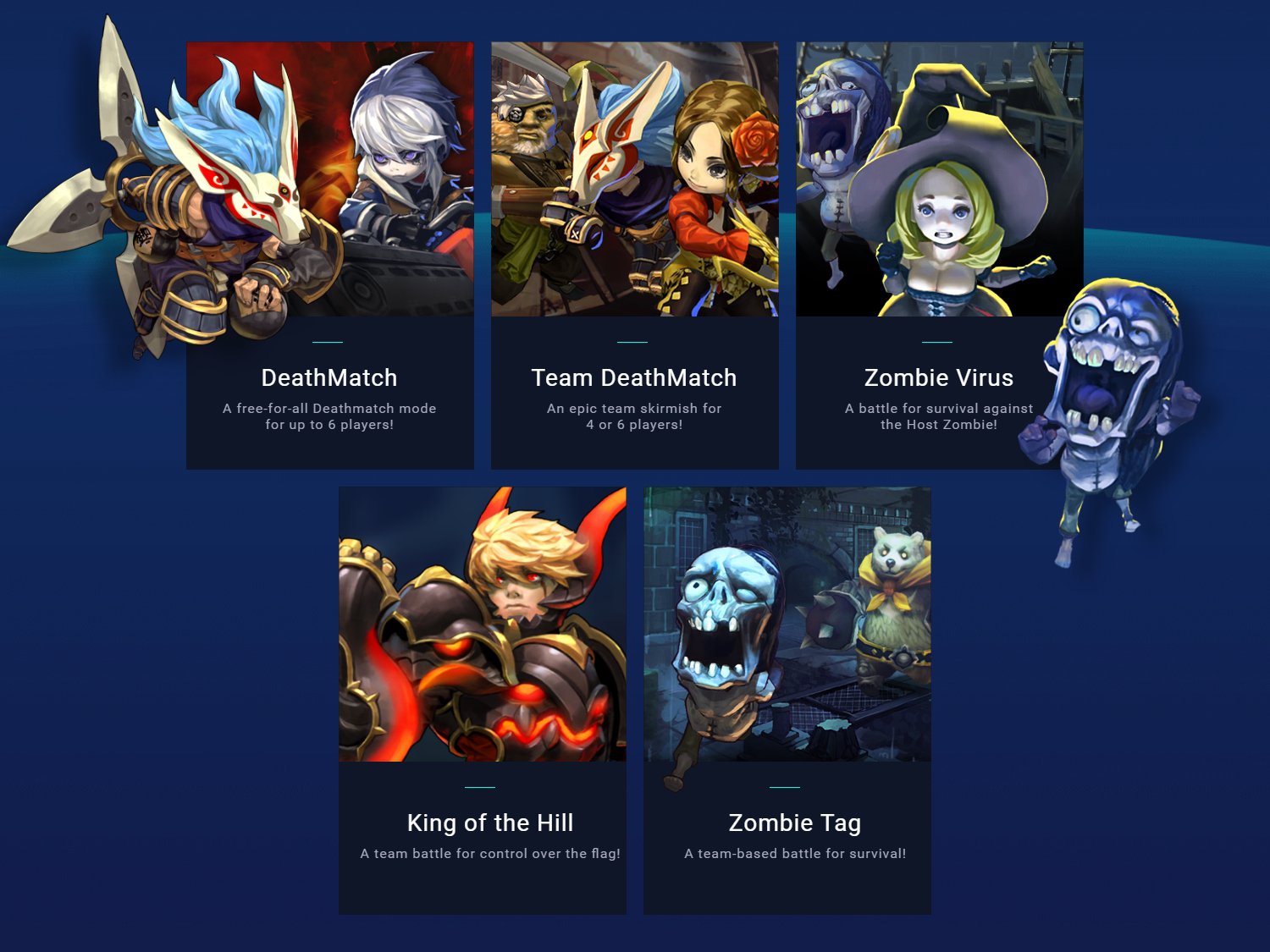Click the Zombie Tag survival description text

click(795, 854)
